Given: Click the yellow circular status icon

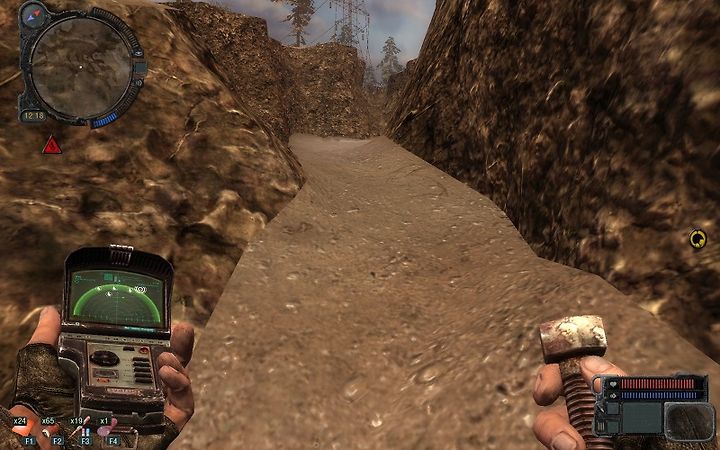Looking at the screenshot, I should (x=697, y=238).
